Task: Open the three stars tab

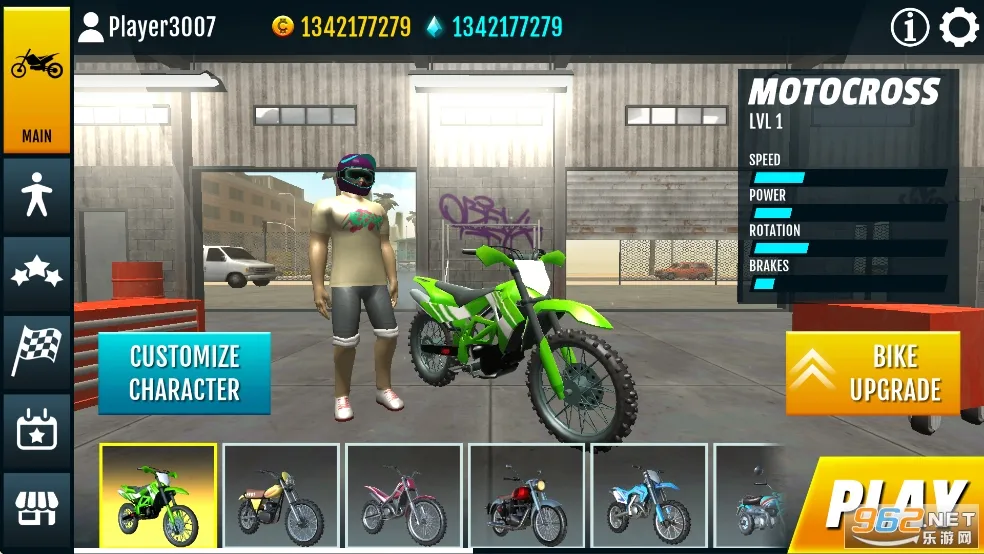Action: point(36,272)
